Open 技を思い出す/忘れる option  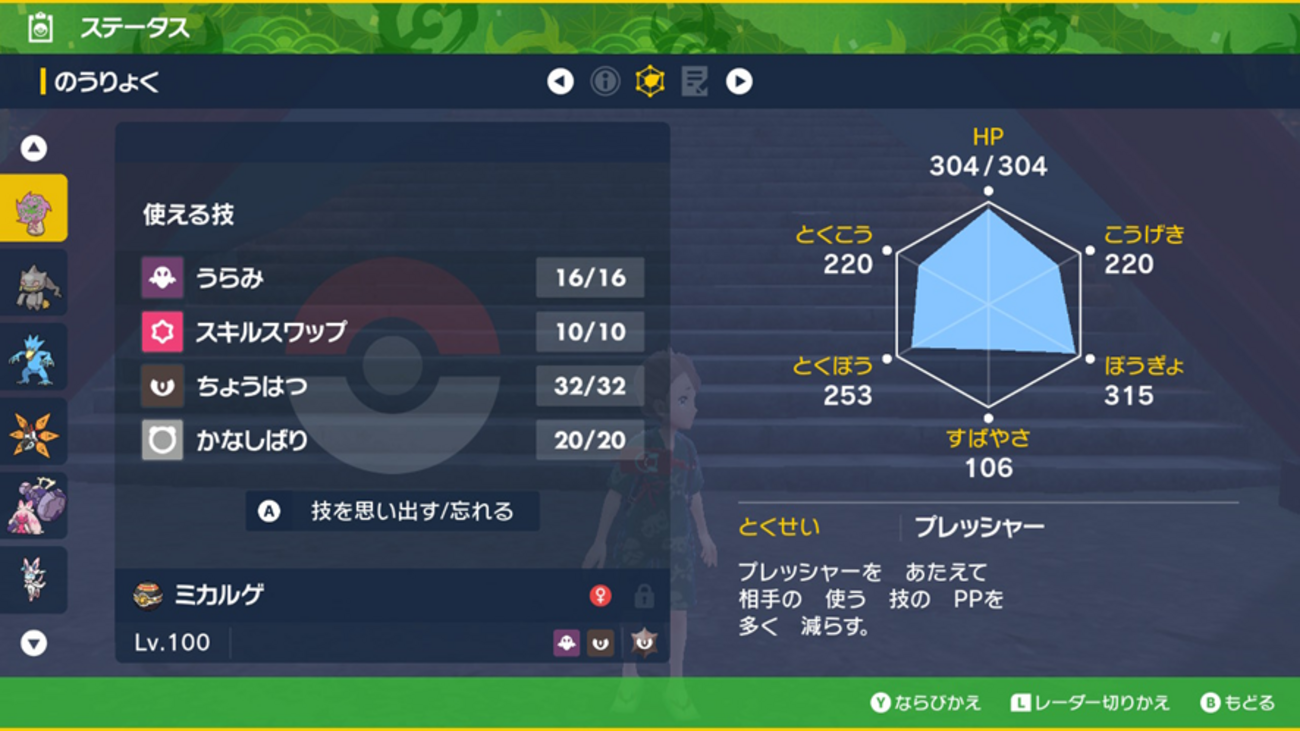393,511
